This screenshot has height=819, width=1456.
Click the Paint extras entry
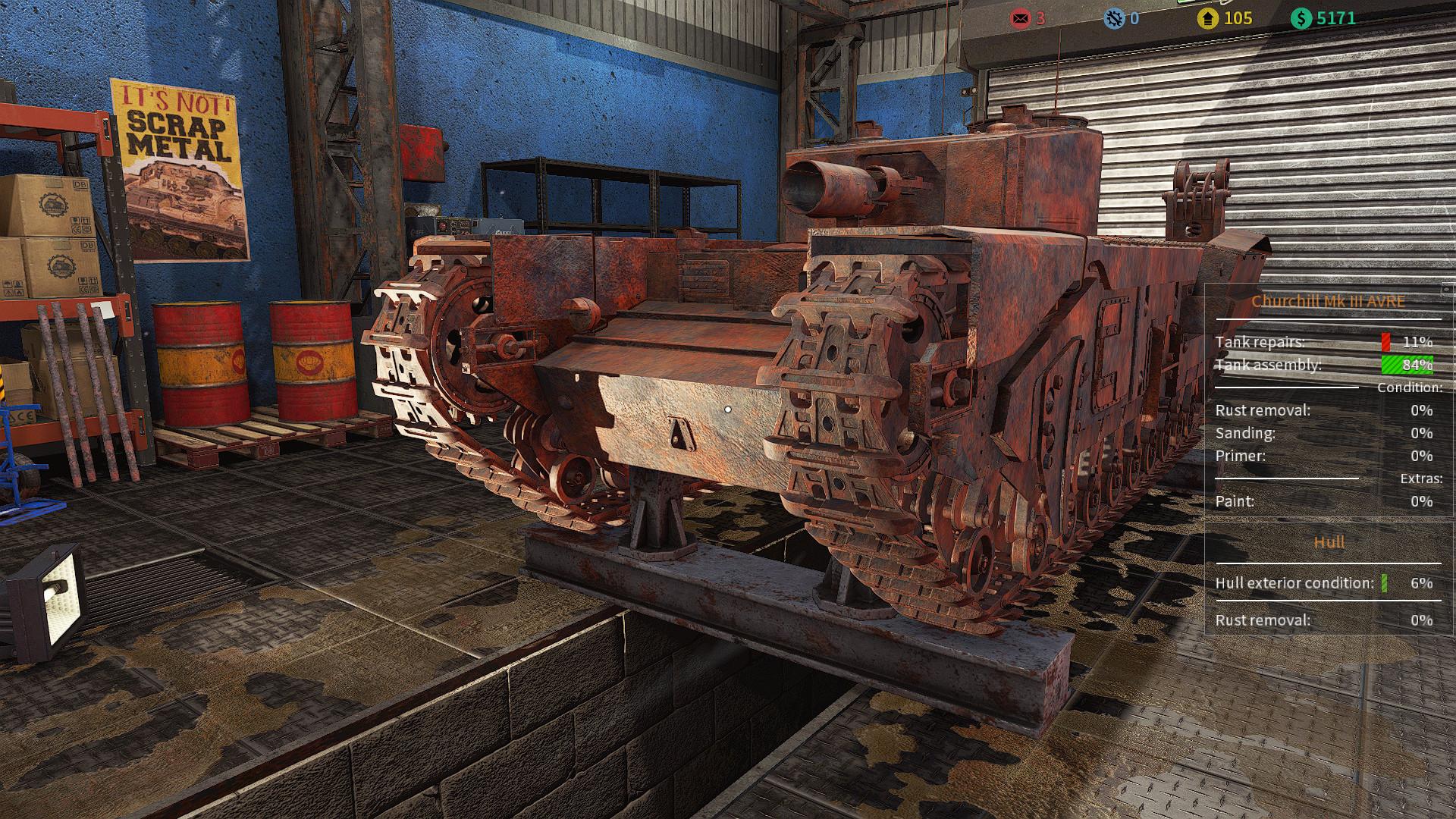(x=1237, y=501)
